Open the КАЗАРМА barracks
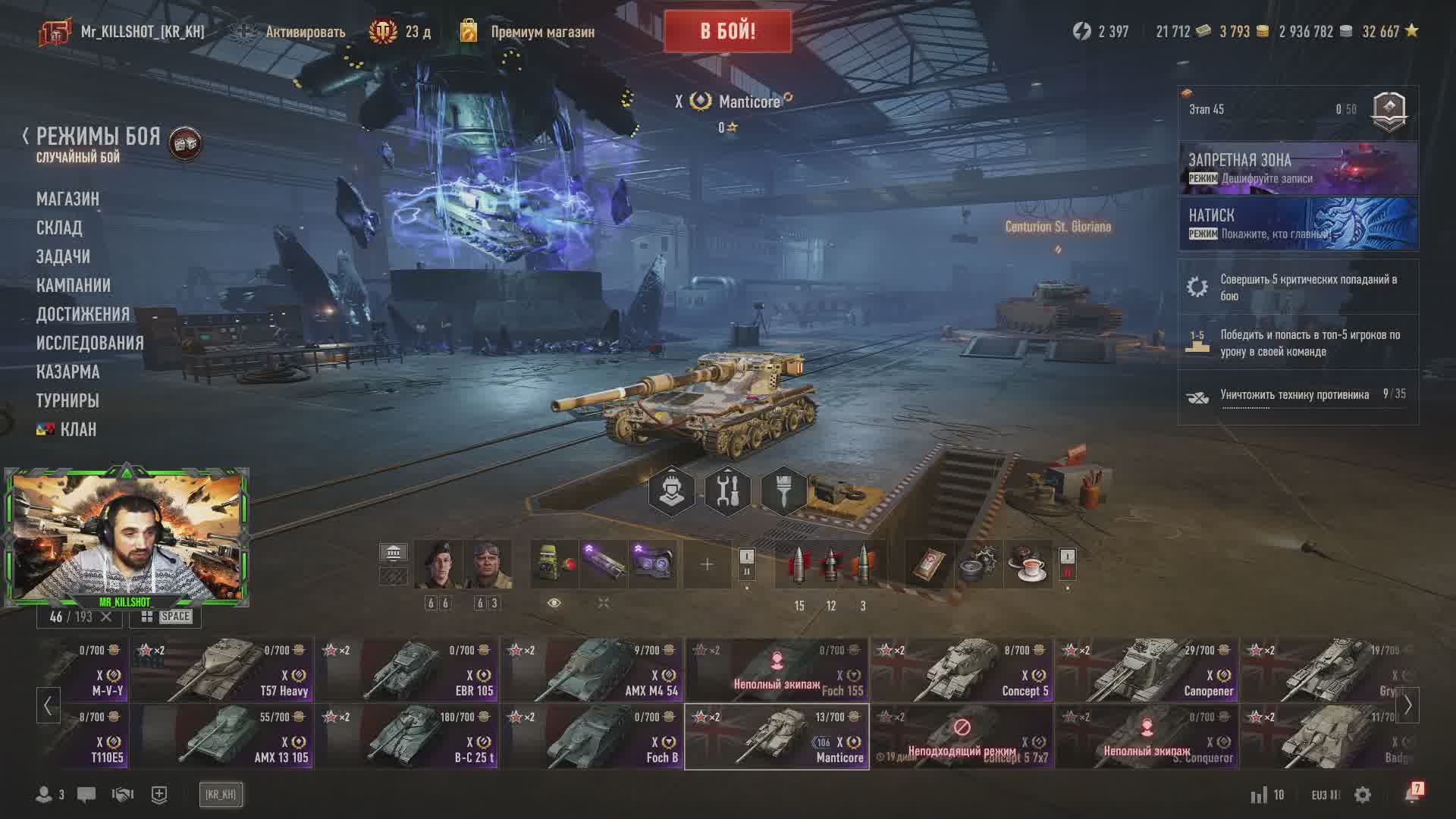Image resolution: width=1456 pixels, height=819 pixels. (67, 372)
